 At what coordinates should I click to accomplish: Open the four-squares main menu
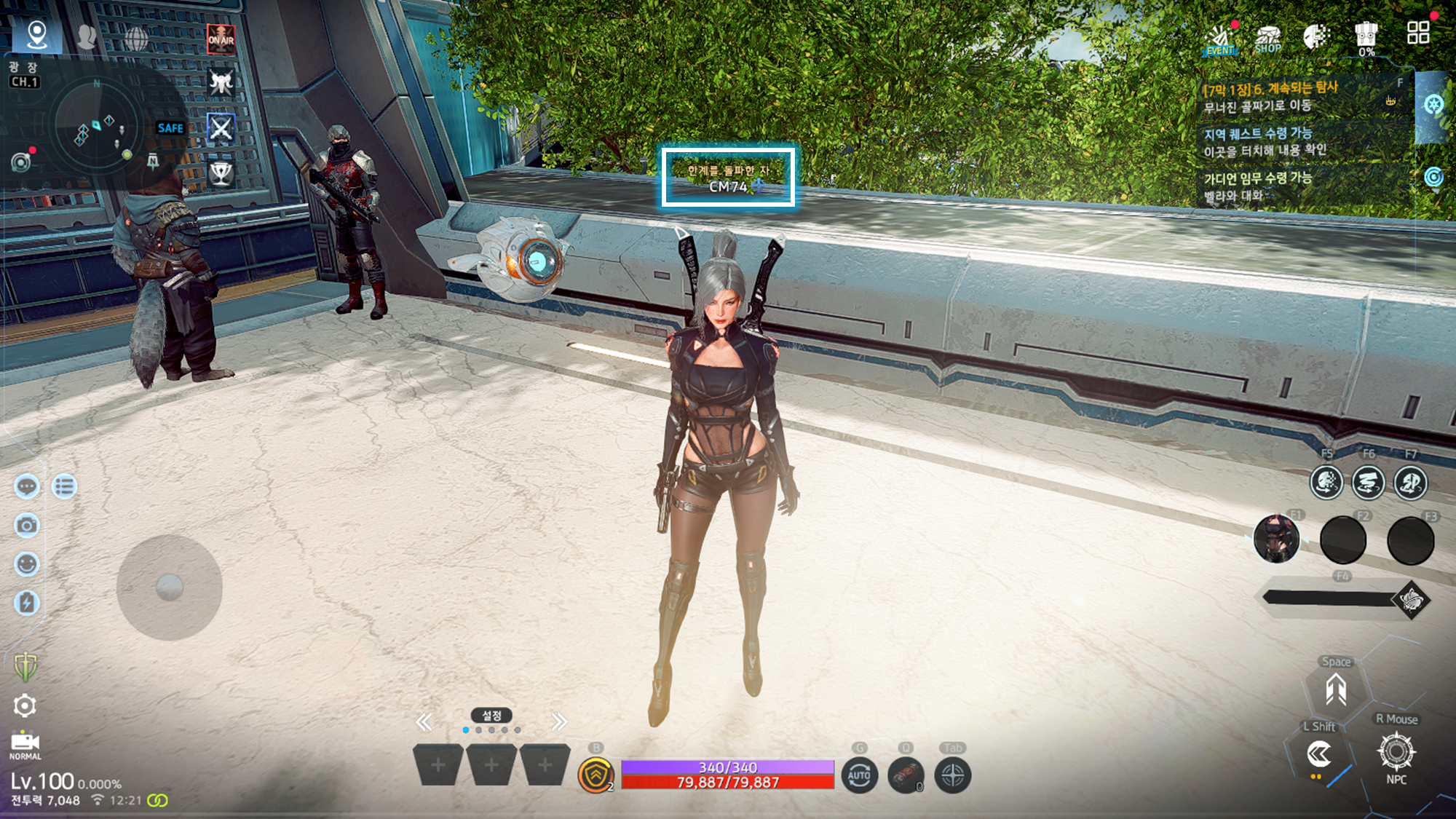coord(1417,33)
